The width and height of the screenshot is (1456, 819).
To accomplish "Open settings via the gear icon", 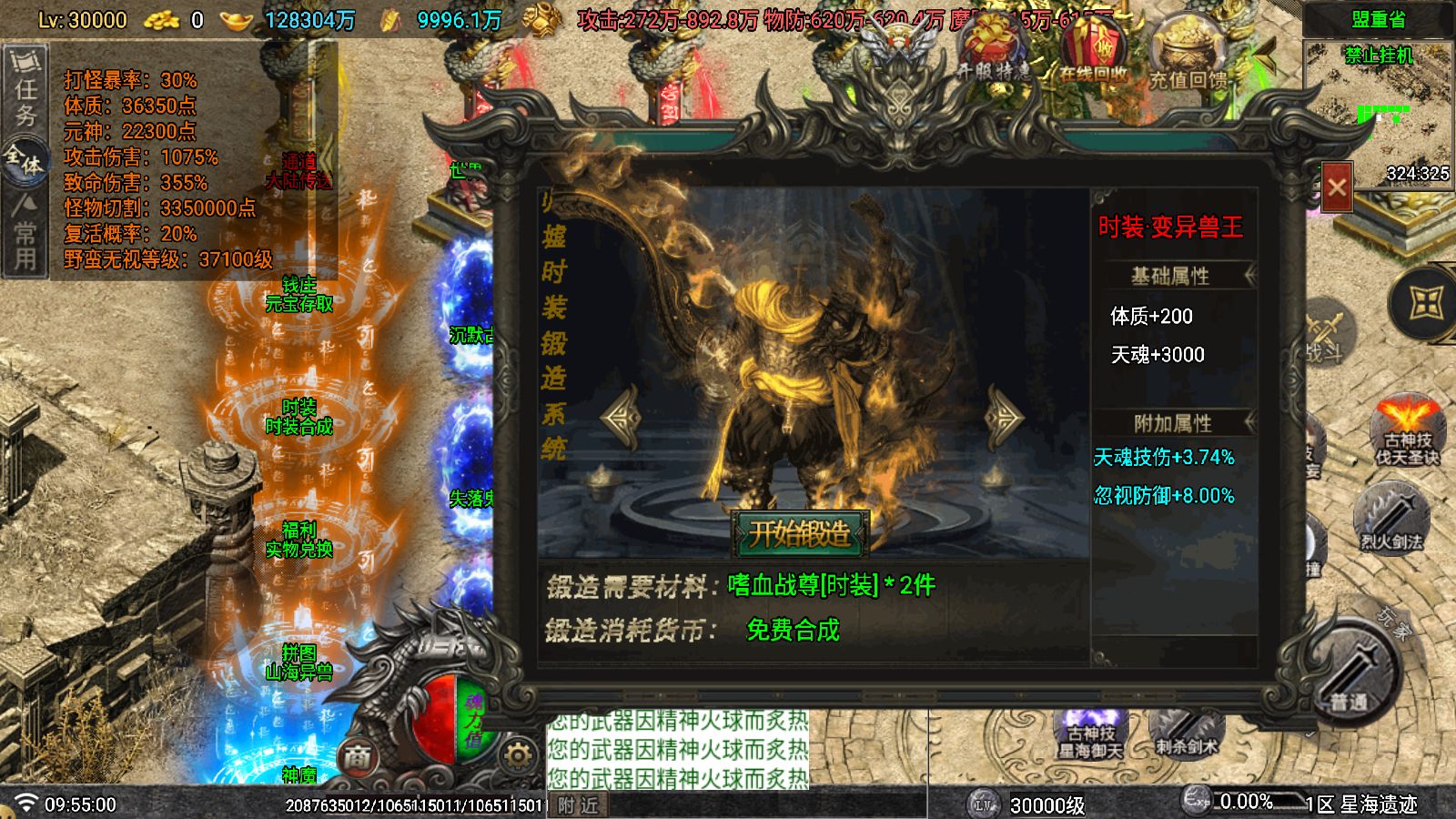I will click(518, 755).
